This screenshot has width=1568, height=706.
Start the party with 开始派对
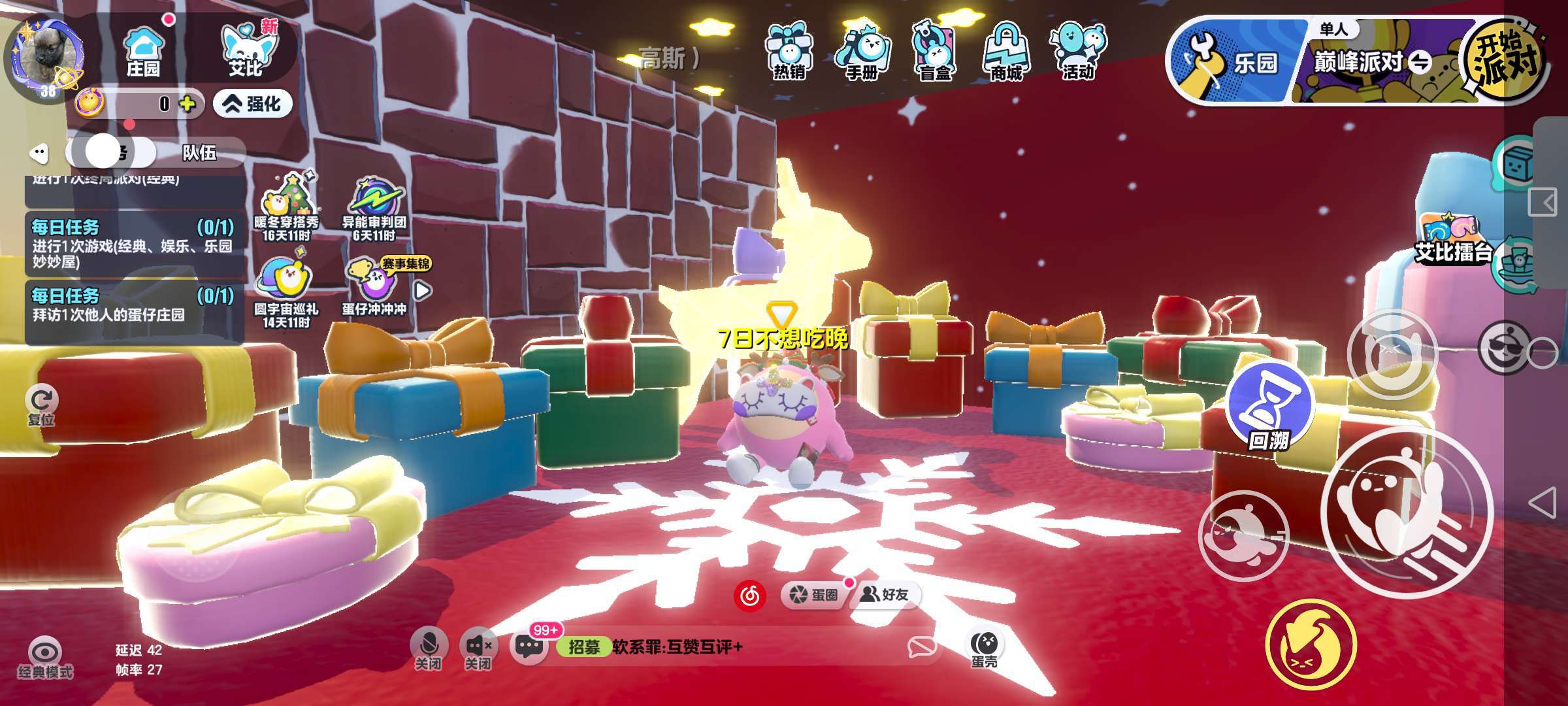1506,60
